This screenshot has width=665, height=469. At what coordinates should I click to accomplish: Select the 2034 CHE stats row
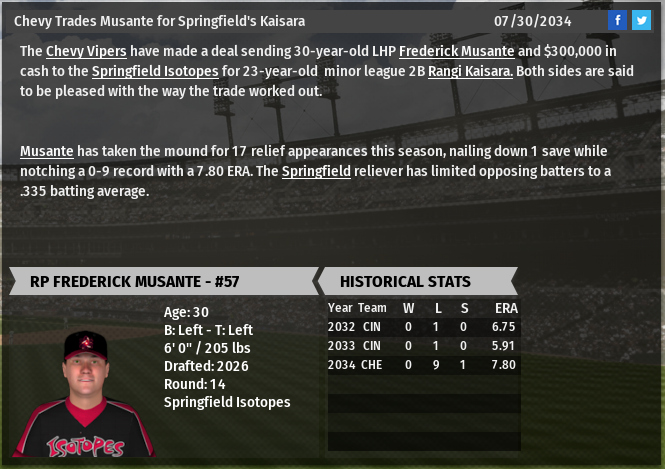click(422, 365)
